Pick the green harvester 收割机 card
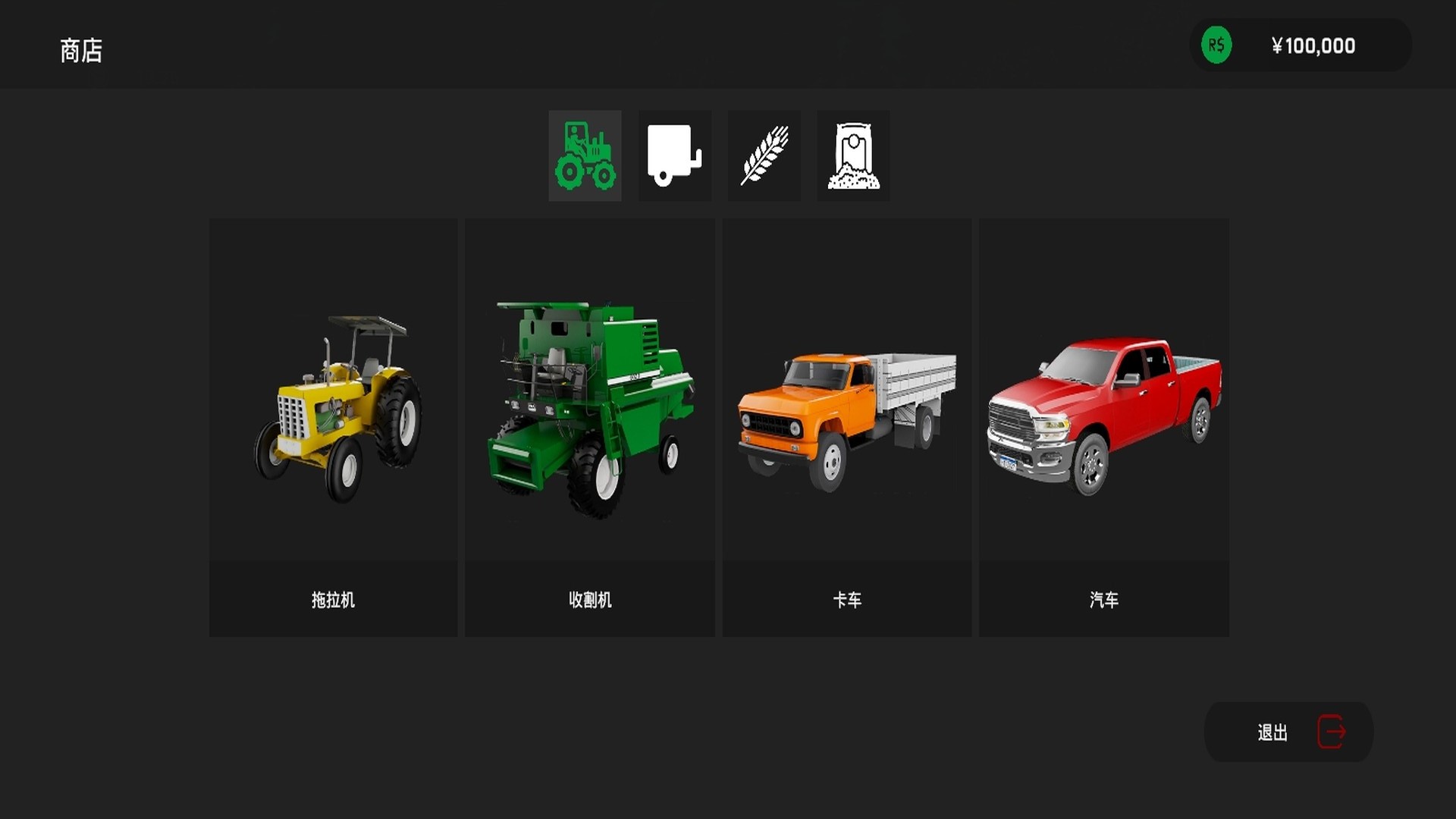This screenshot has height=819, width=1456. (590, 428)
